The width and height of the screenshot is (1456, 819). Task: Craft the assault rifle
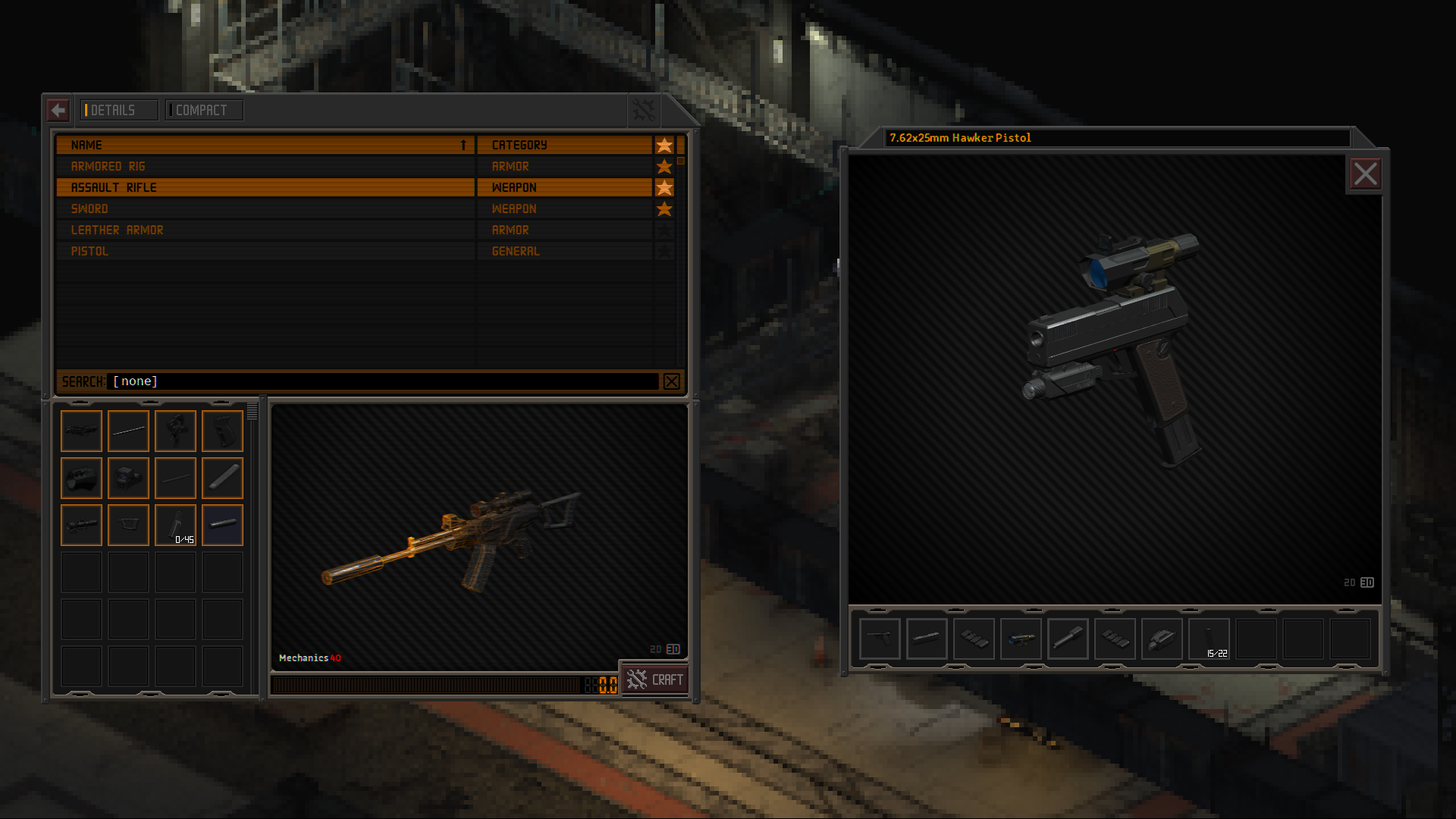[656, 679]
